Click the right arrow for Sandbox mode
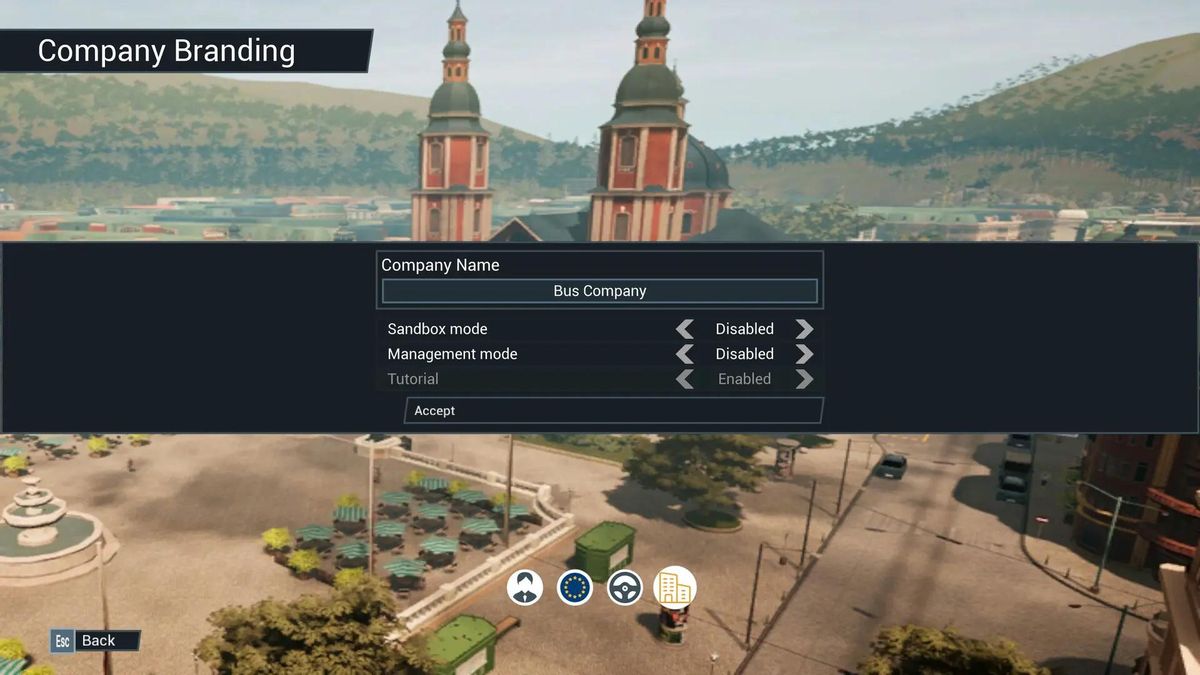Image resolution: width=1200 pixels, height=675 pixels. tap(804, 329)
